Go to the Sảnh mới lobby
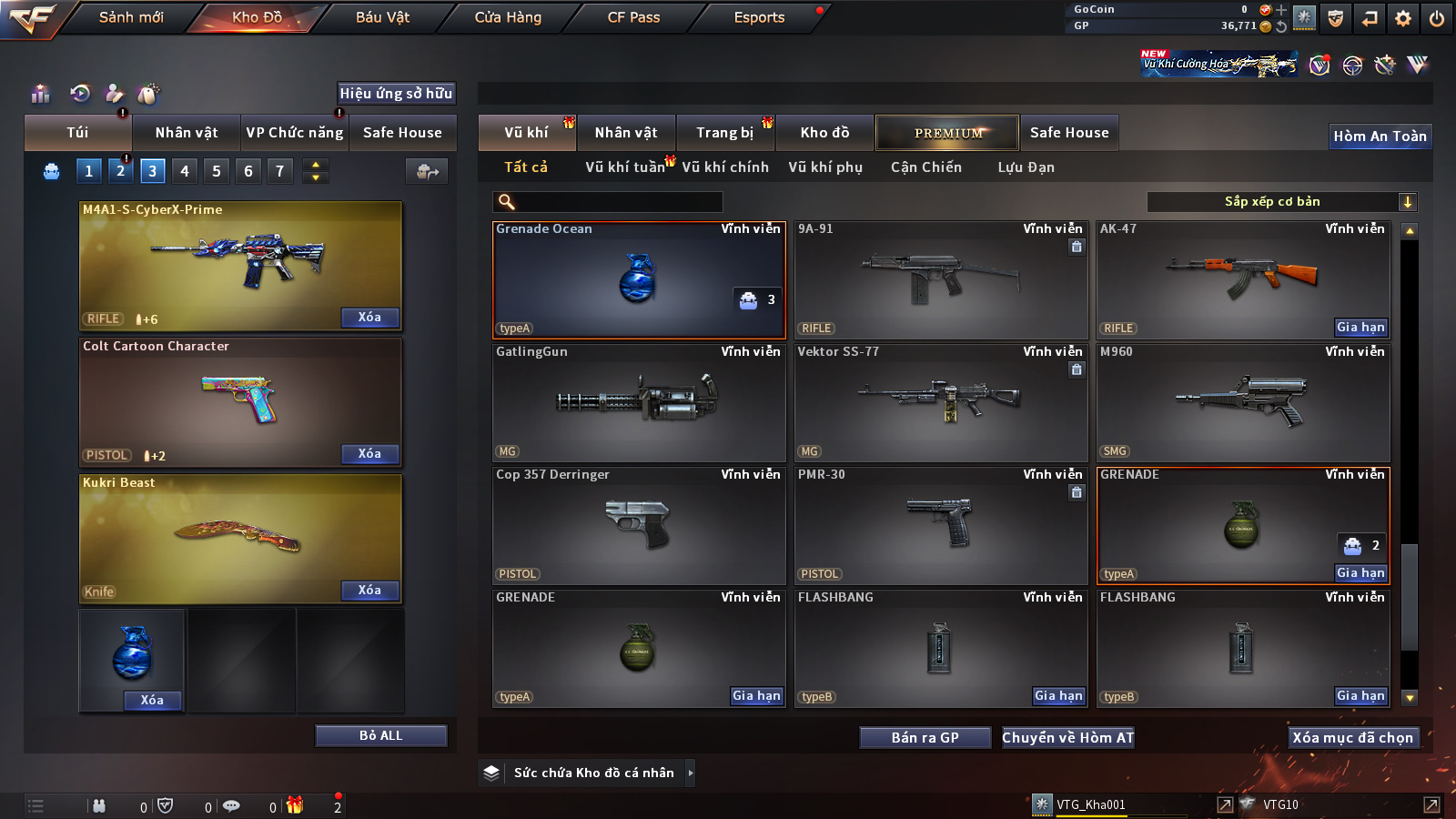 pyautogui.click(x=131, y=17)
